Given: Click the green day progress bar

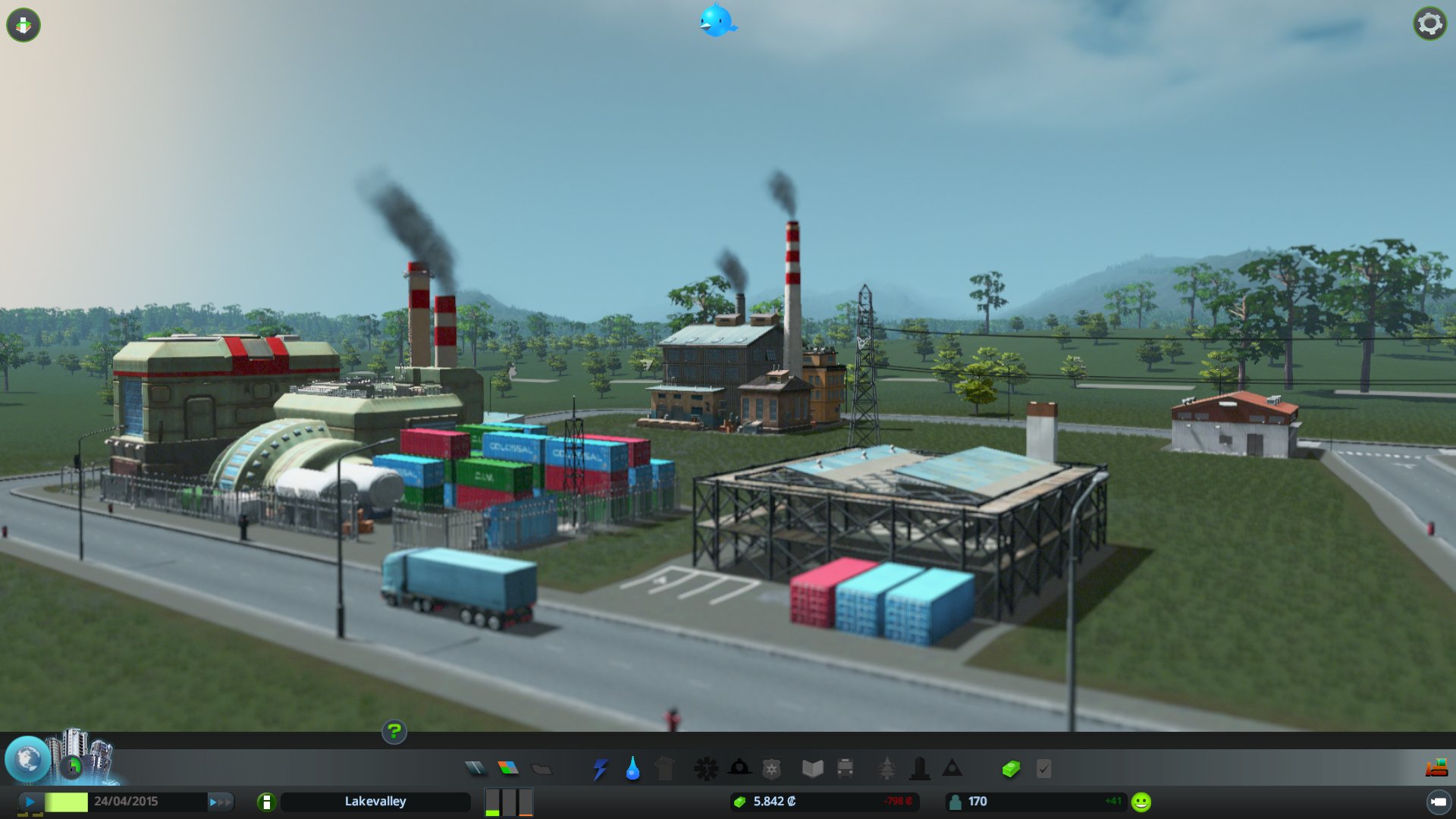Looking at the screenshot, I should 65,801.
